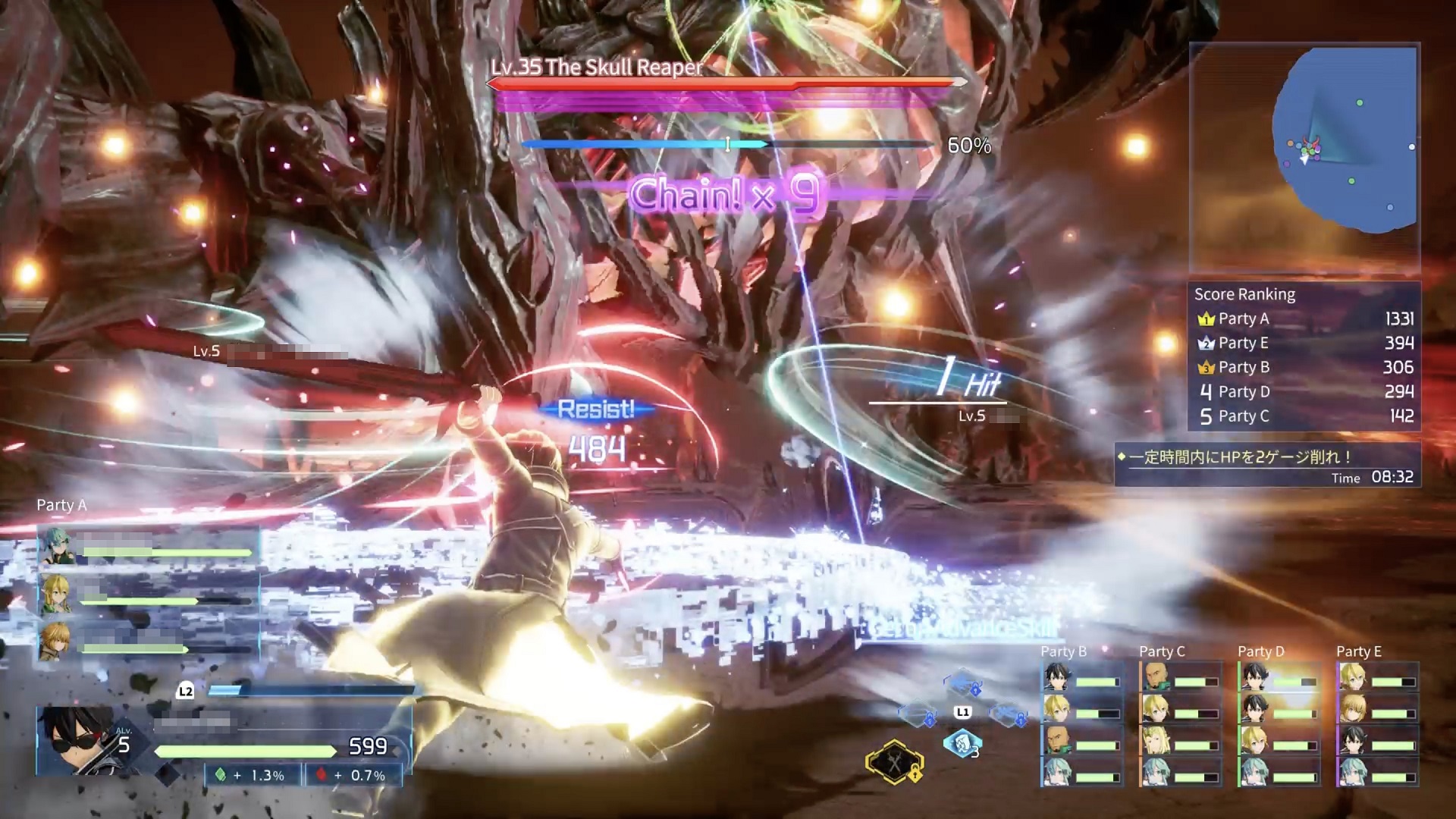Activate the locked yellow crossed-swords skill
This screenshot has height=819, width=1456.
pos(895,761)
